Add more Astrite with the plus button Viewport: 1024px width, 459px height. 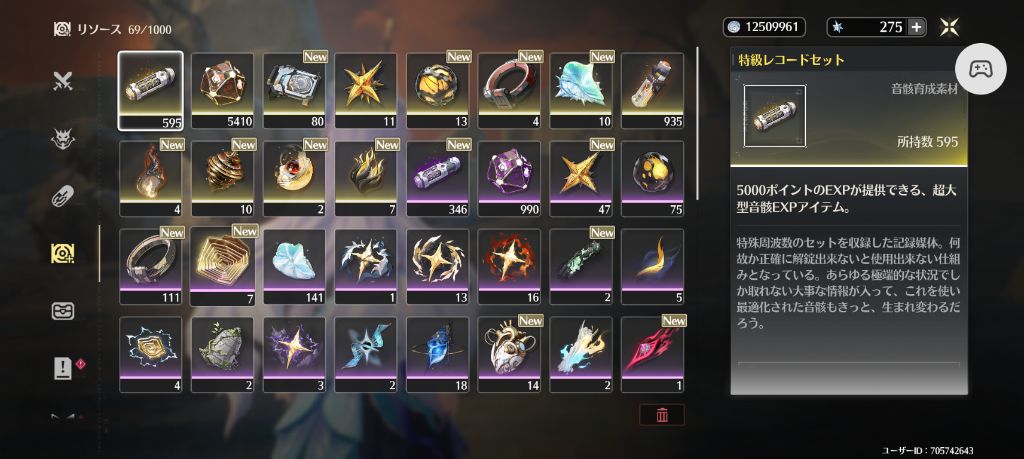916,27
